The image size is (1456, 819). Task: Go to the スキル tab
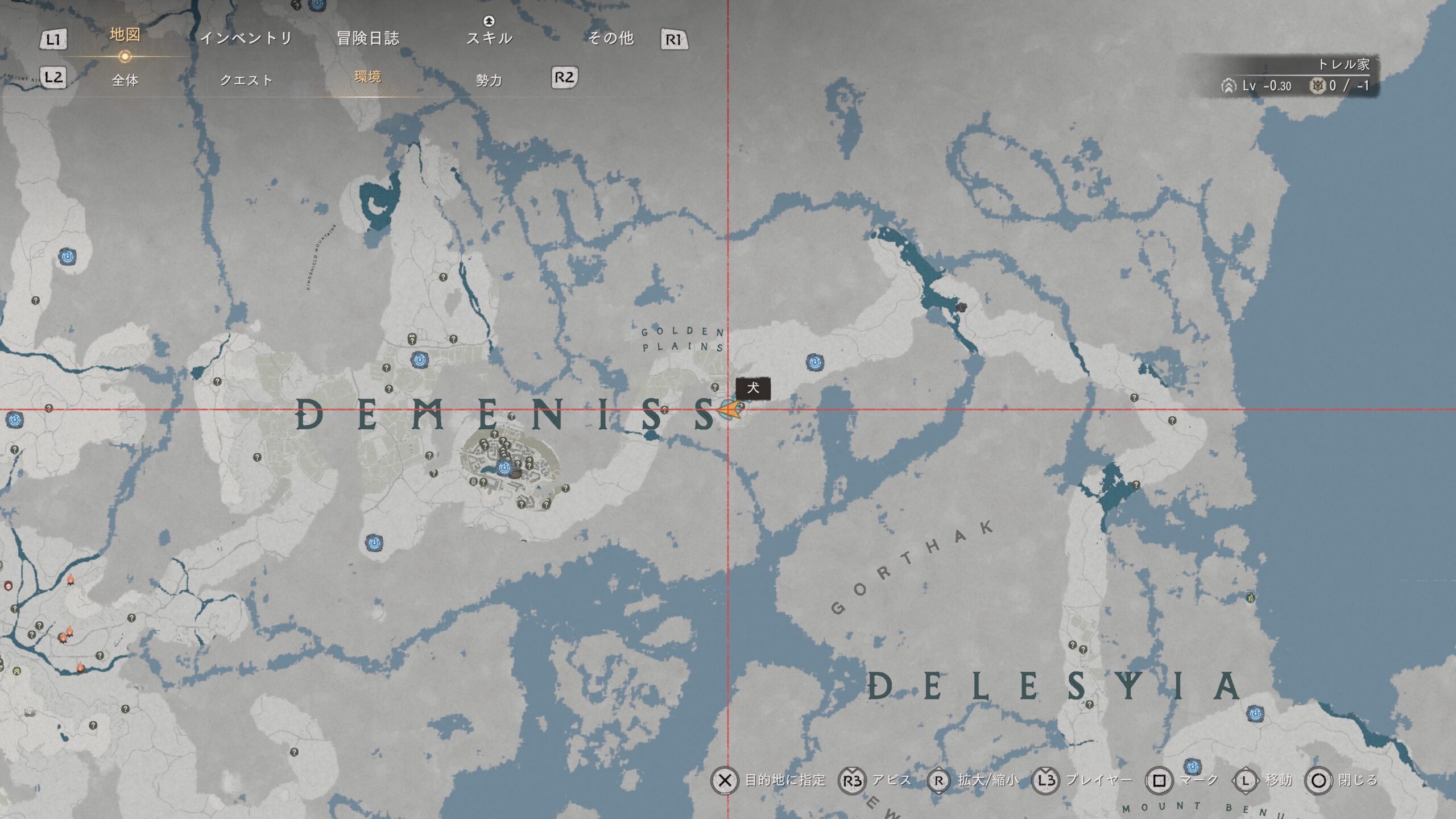(489, 38)
